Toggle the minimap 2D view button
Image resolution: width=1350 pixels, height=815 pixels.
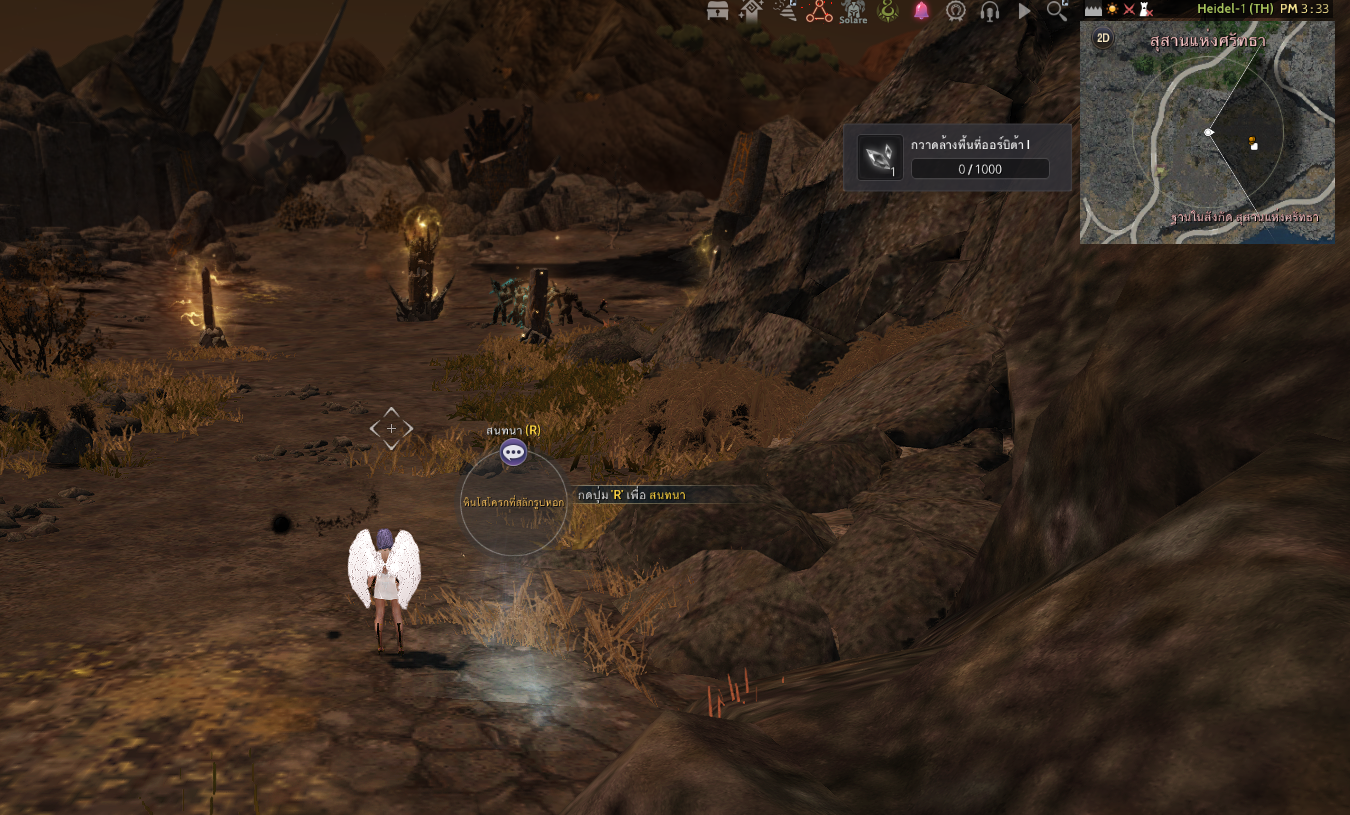[1103, 39]
